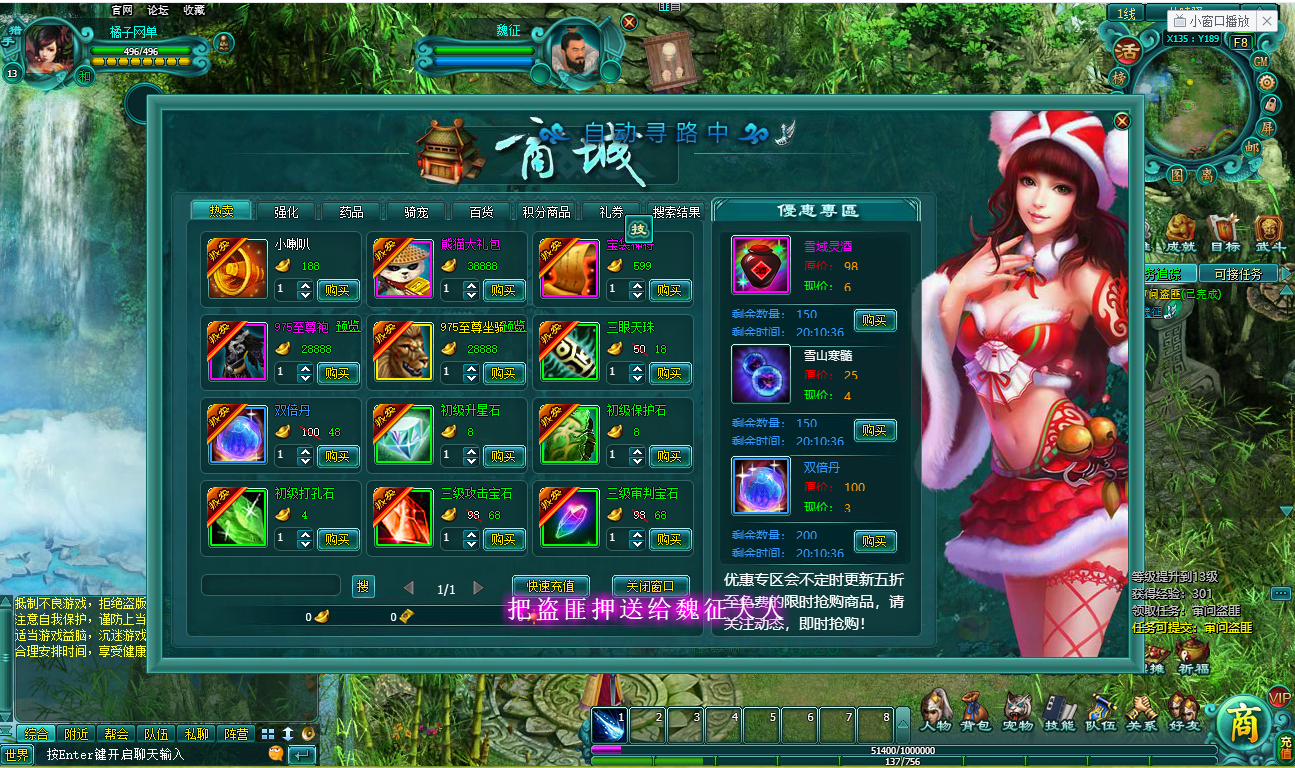Screen dimensions: 1295x768
Task: Switch to the 私聊 chat tab
Action: coord(196,733)
